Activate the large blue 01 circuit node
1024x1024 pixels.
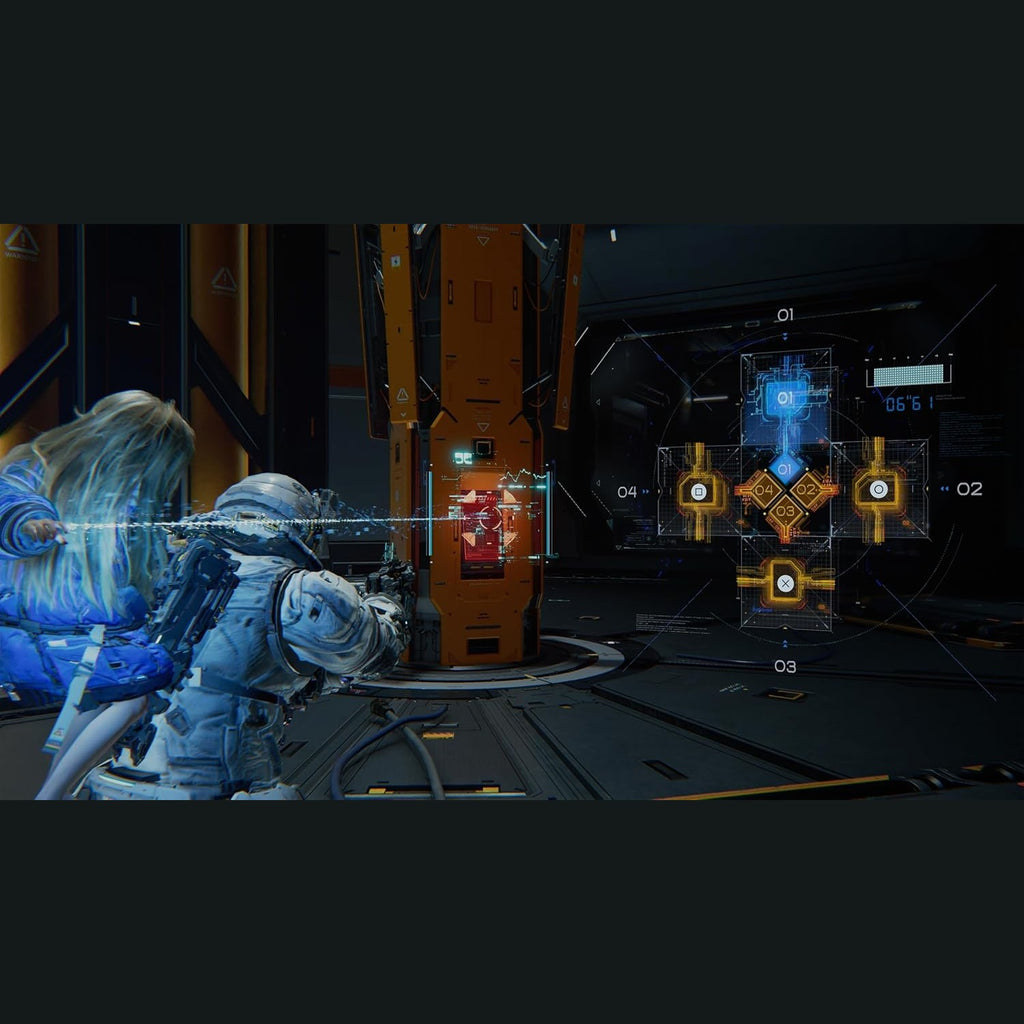tap(786, 398)
